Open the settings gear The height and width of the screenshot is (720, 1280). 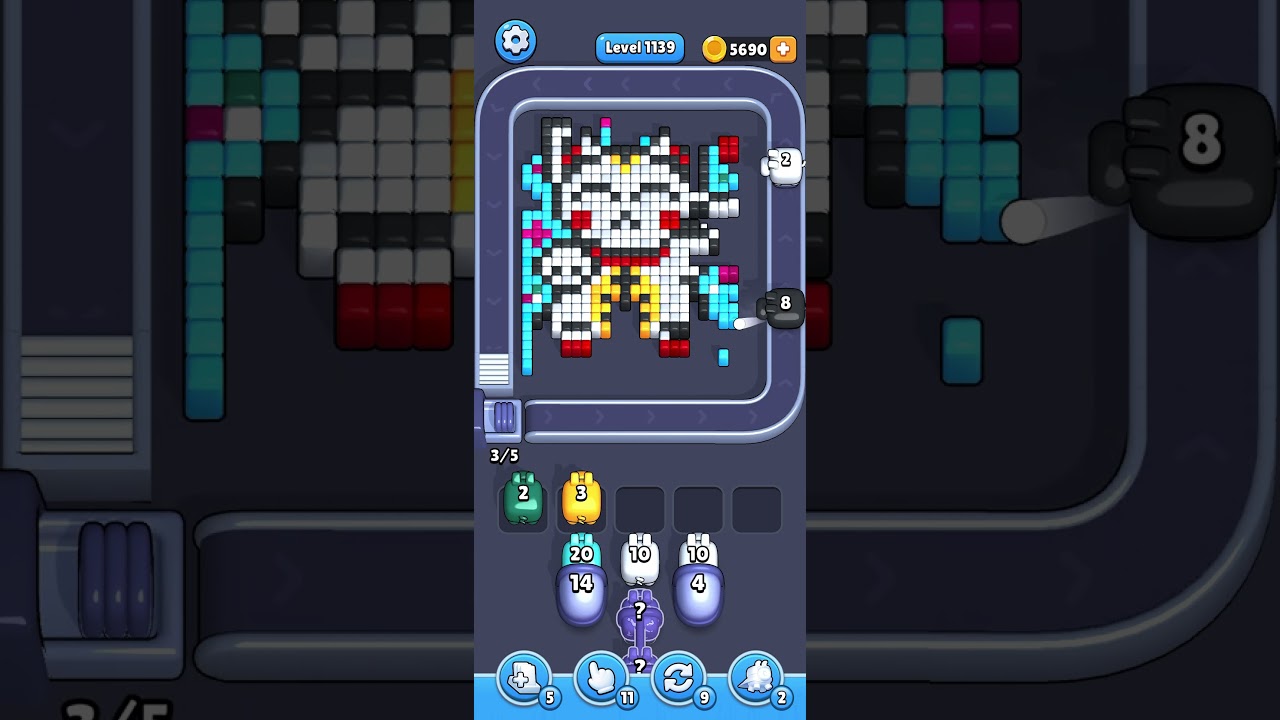click(516, 42)
